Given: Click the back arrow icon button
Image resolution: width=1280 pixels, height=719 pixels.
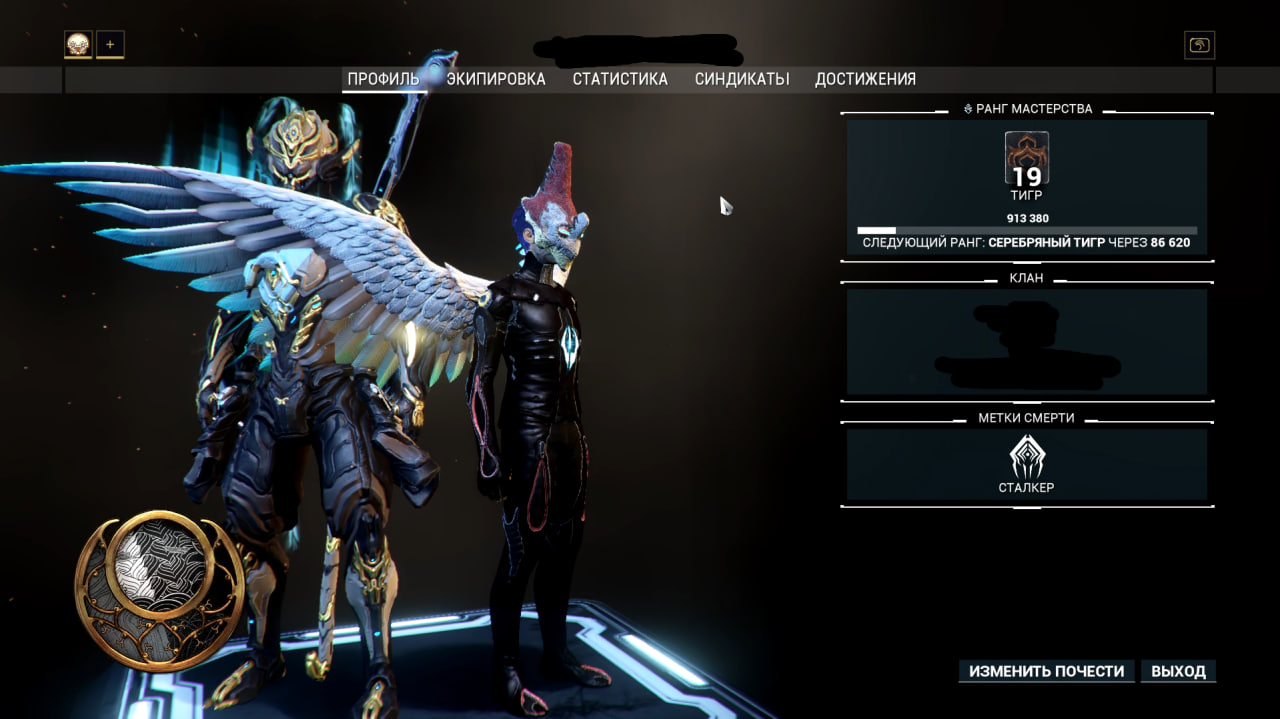Looking at the screenshot, I should 1199,45.
